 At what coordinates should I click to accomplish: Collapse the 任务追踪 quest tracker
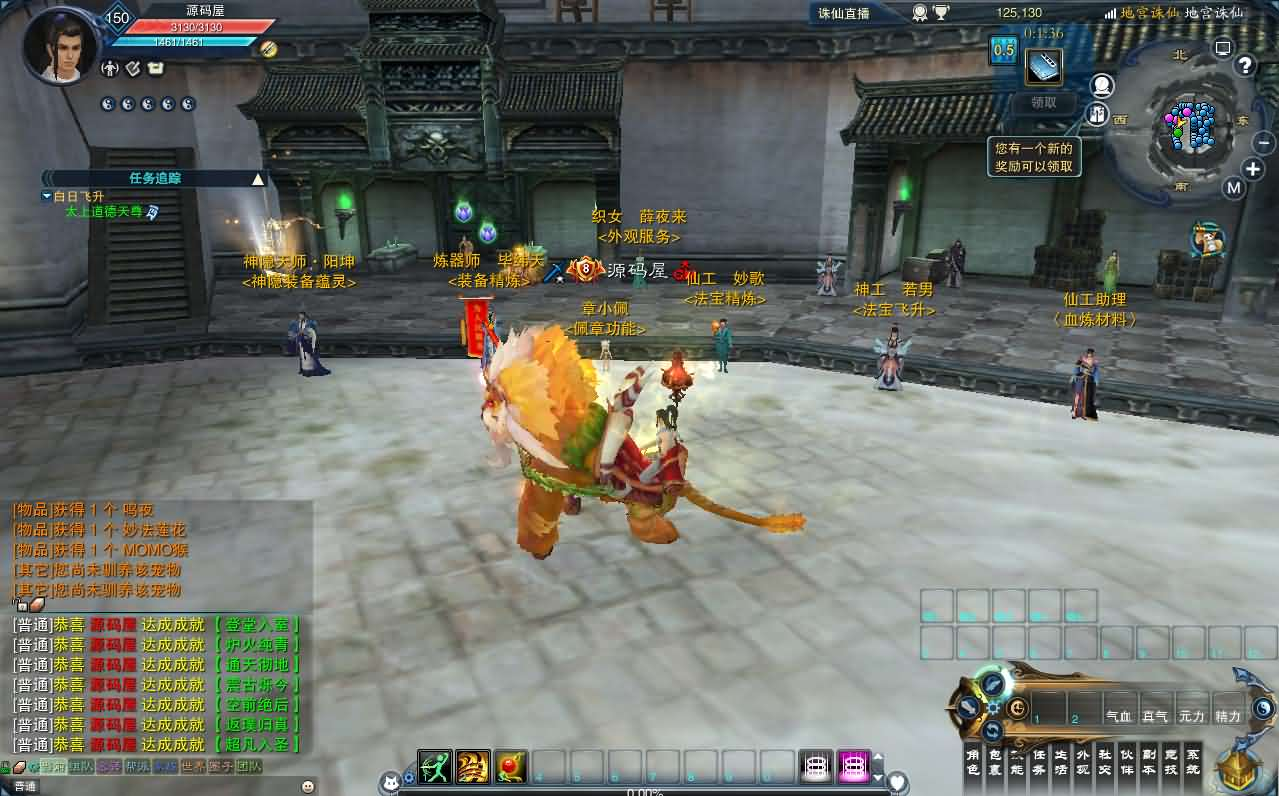point(258,179)
